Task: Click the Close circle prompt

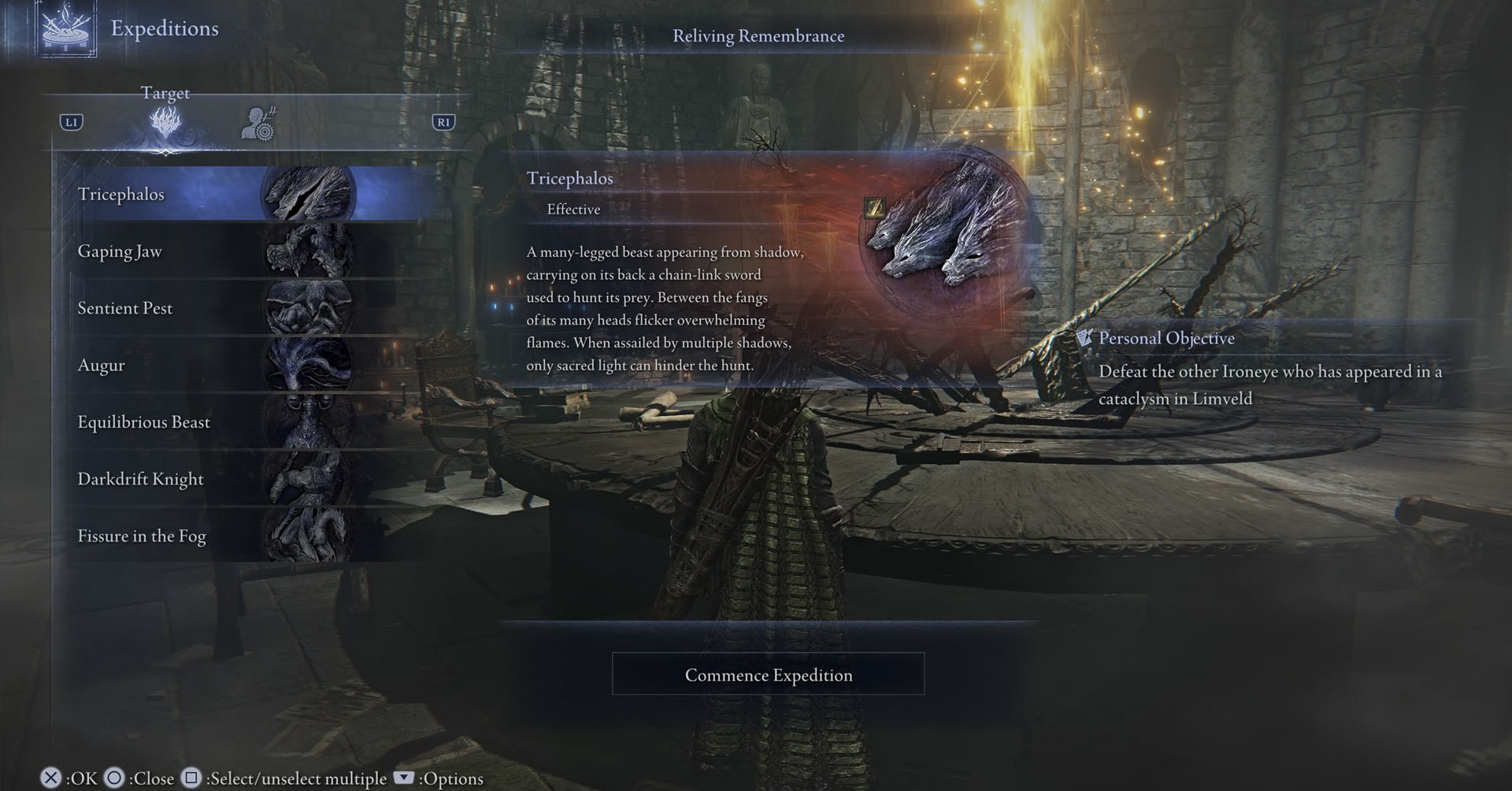Action: click(x=115, y=778)
